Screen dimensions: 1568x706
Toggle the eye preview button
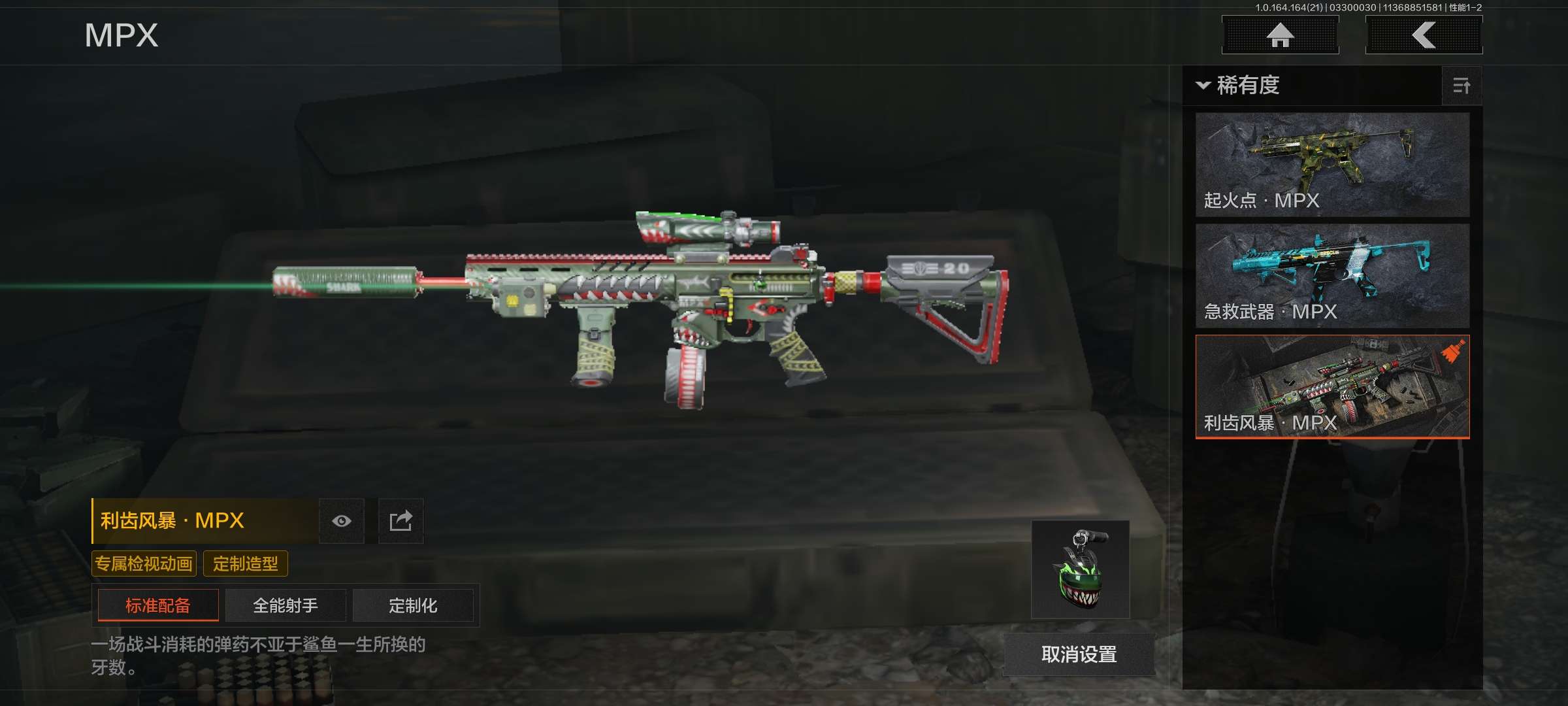(x=342, y=521)
